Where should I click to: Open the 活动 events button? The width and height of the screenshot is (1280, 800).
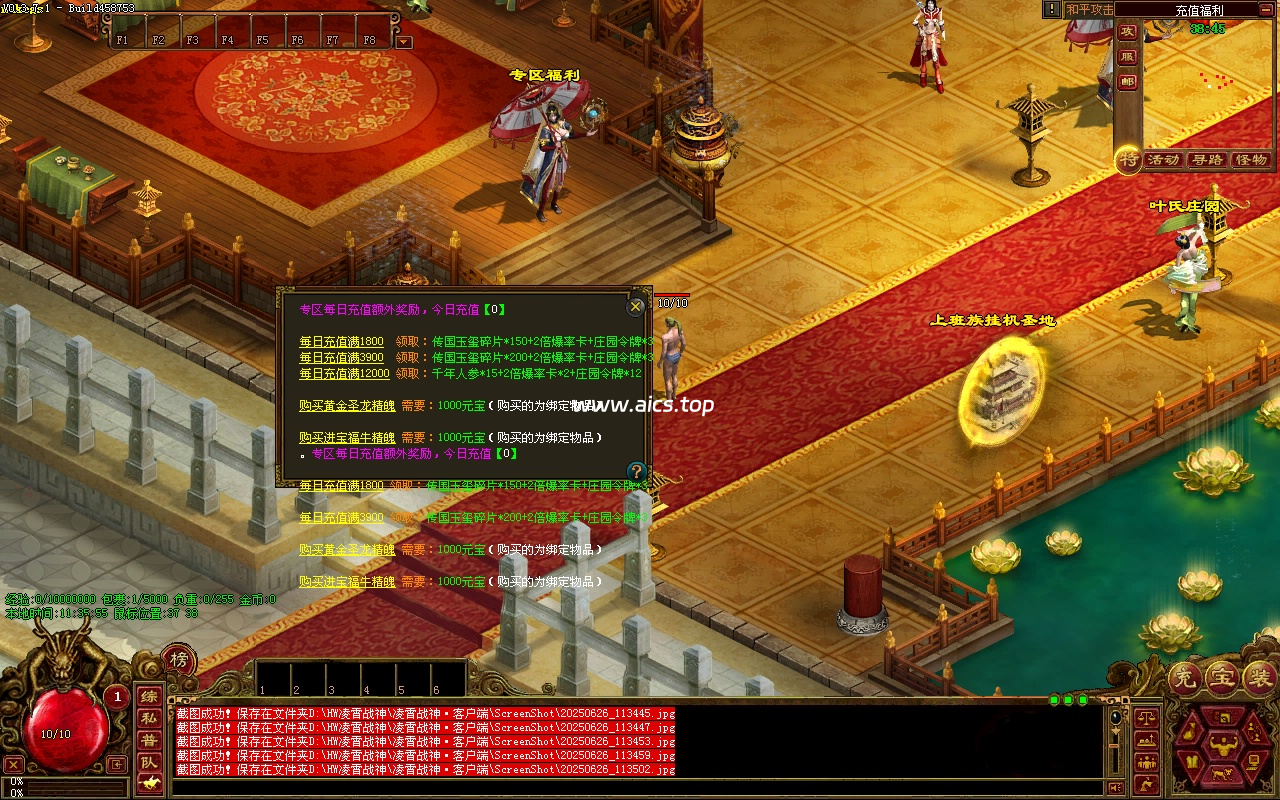click(x=1163, y=160)
